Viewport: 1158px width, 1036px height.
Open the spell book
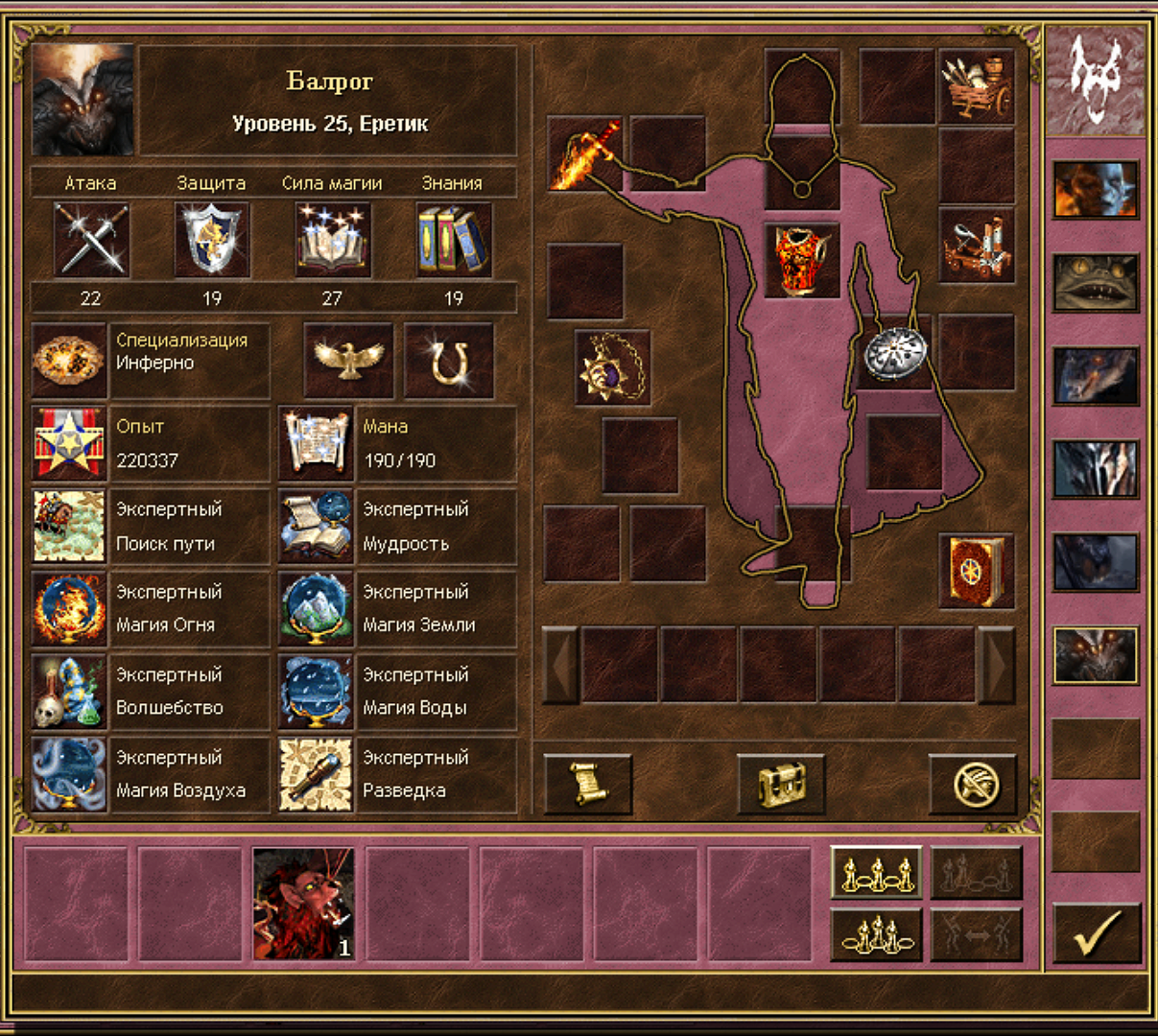point(976,572)
